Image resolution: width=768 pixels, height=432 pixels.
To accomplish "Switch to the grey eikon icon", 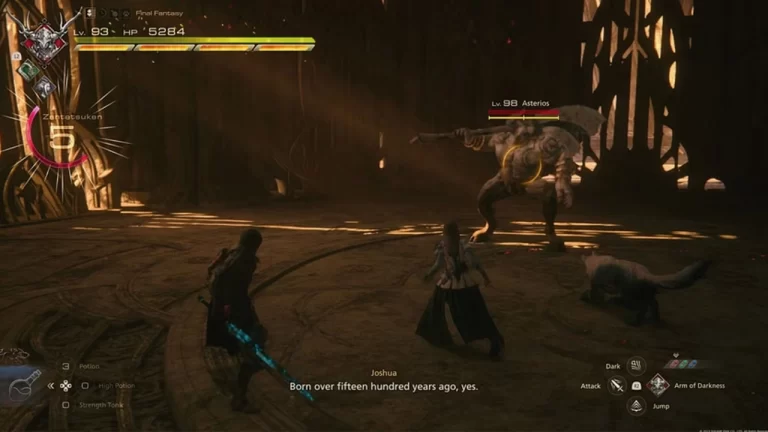I will 43,88.
